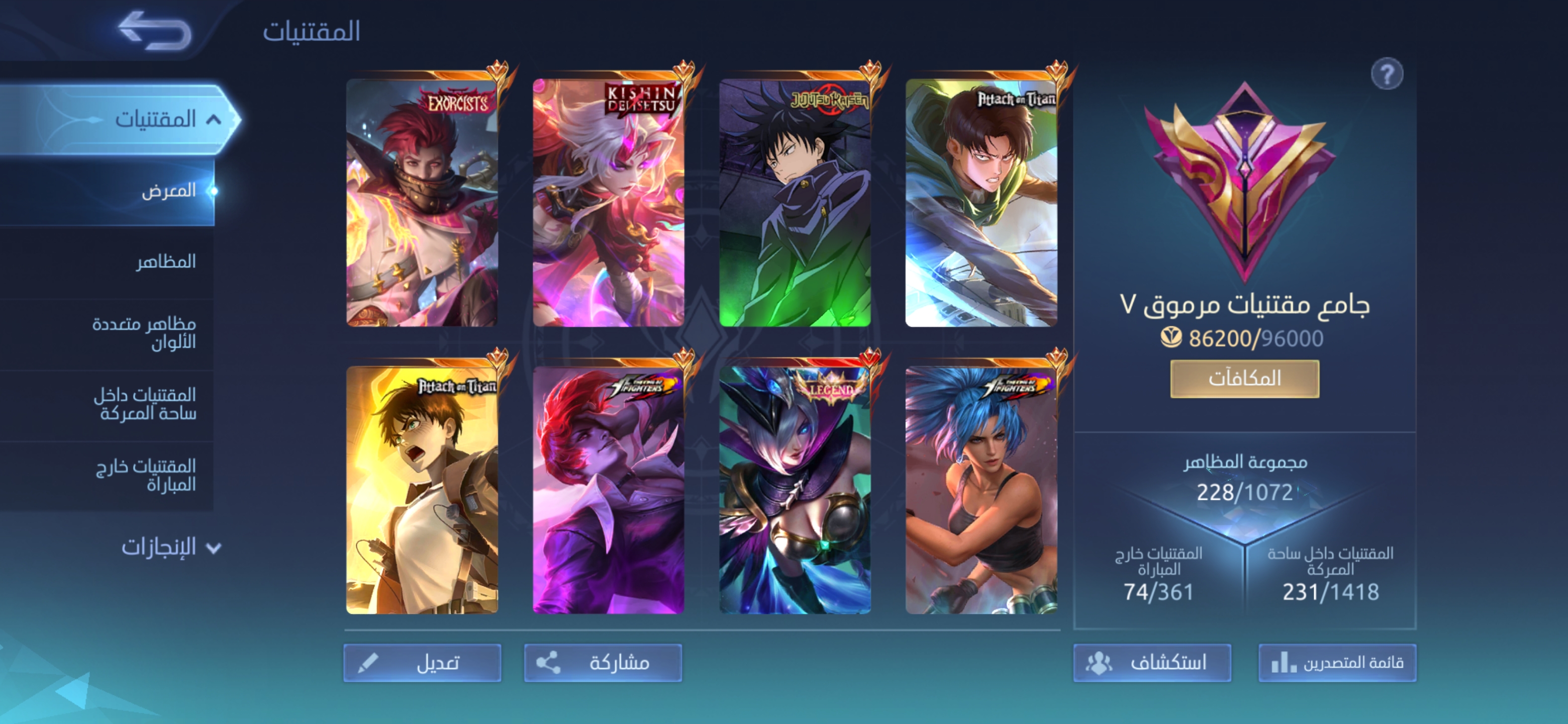The height and width of the screenshot is (724, 1568).
Task: Expand the الإنجازات section
Action: tap(170, 547)
